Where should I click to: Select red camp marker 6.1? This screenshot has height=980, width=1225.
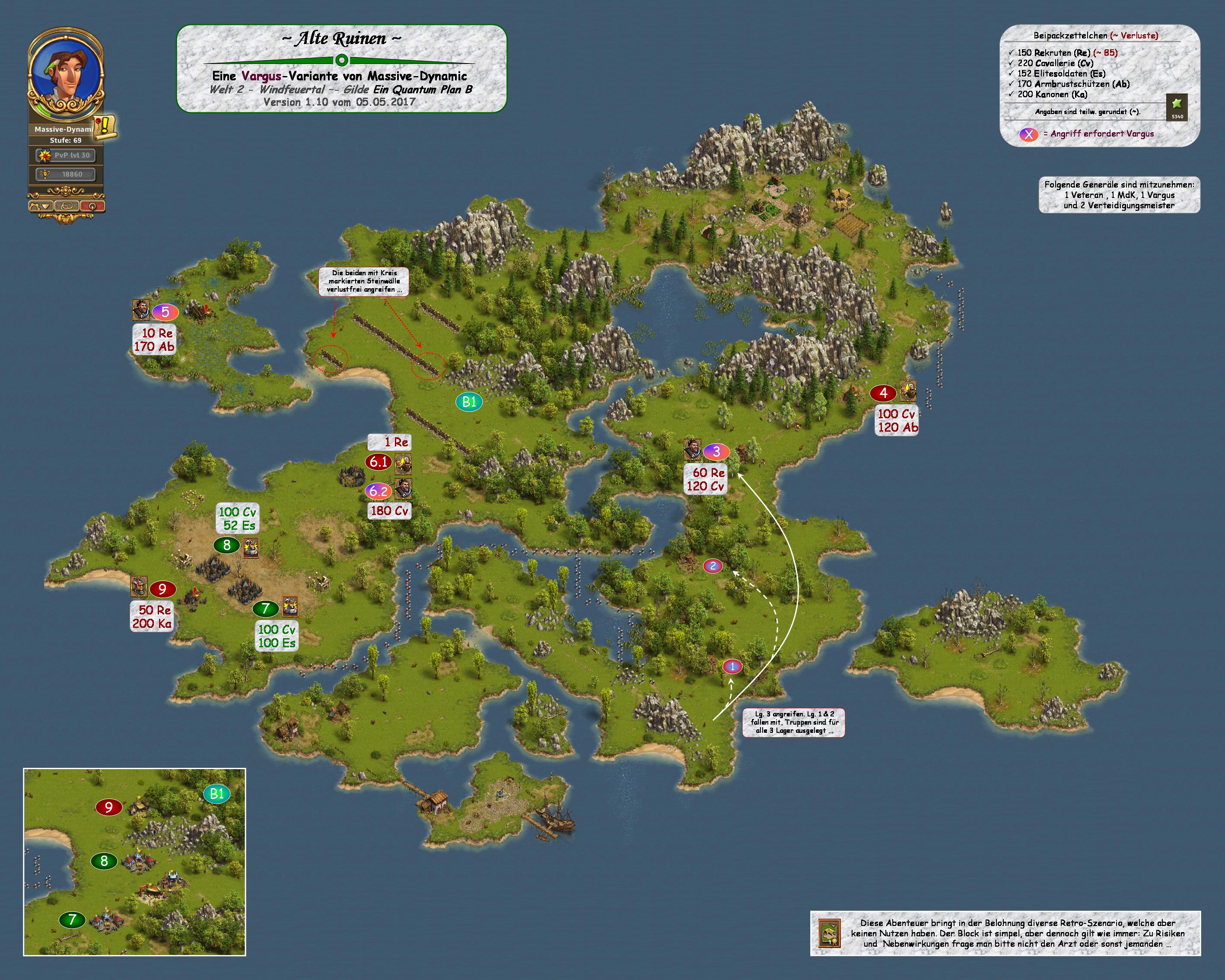point(379,462)
